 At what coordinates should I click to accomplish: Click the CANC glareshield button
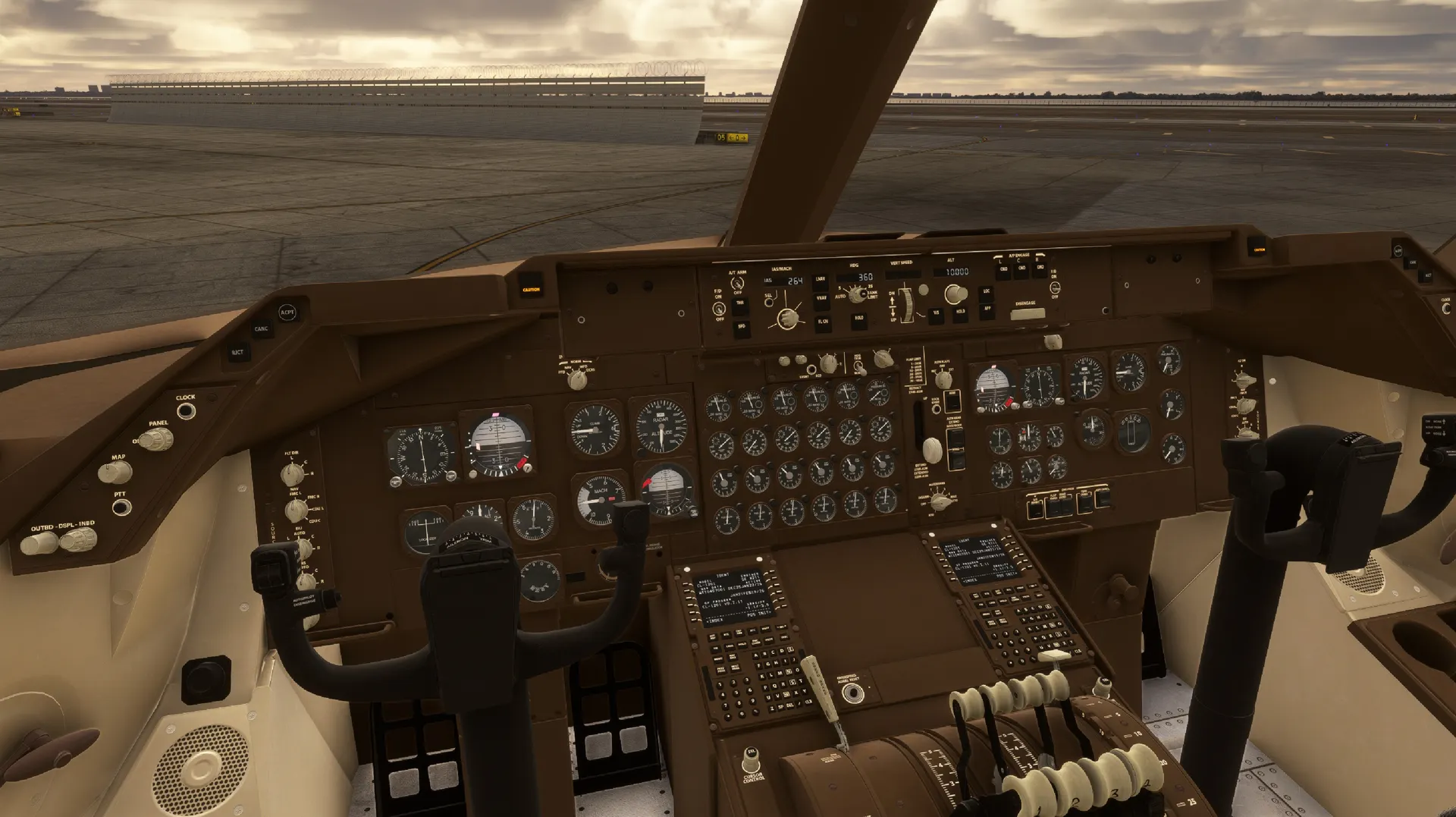tap(262, 330)
